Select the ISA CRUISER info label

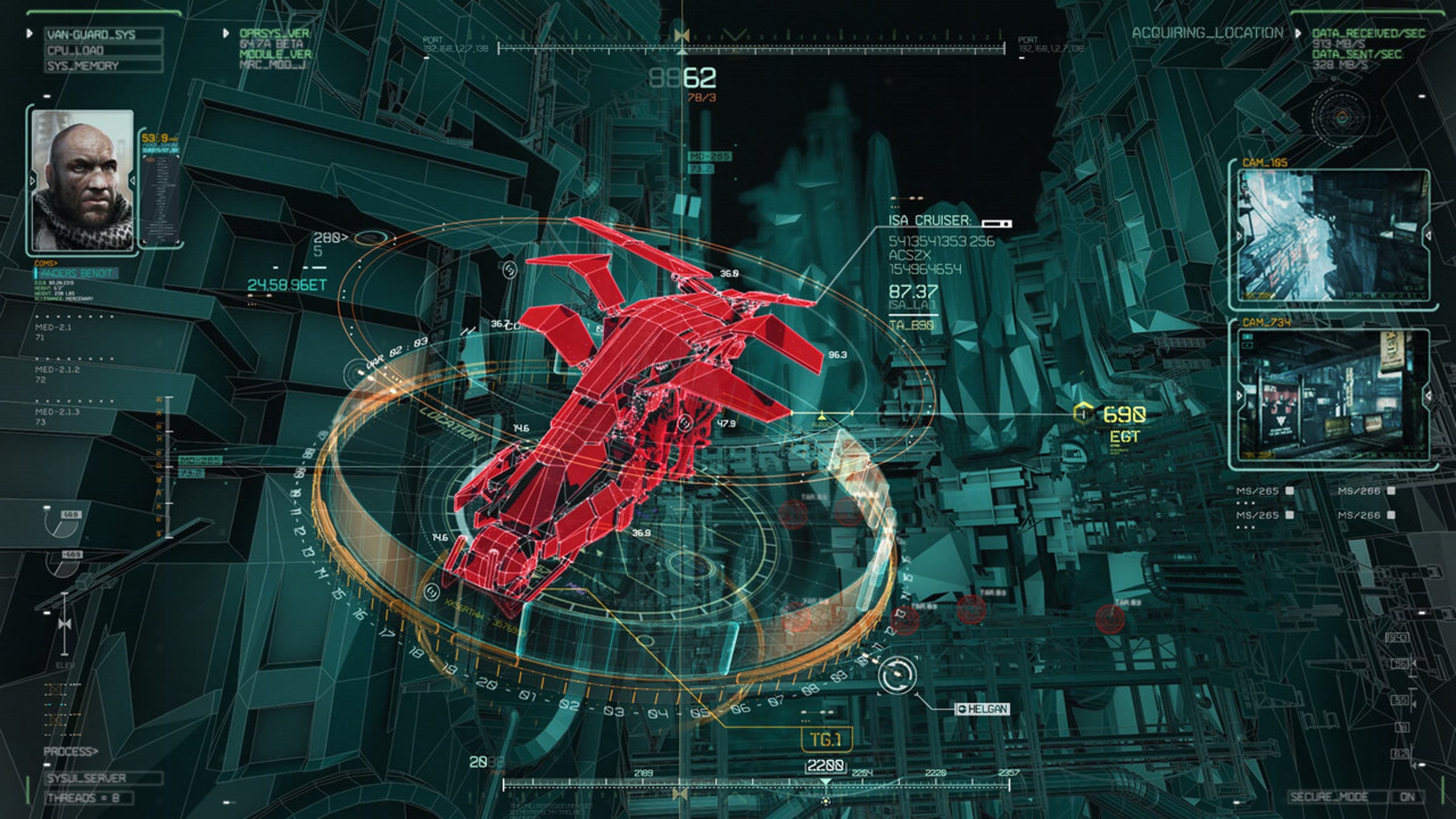pos(929,221)
